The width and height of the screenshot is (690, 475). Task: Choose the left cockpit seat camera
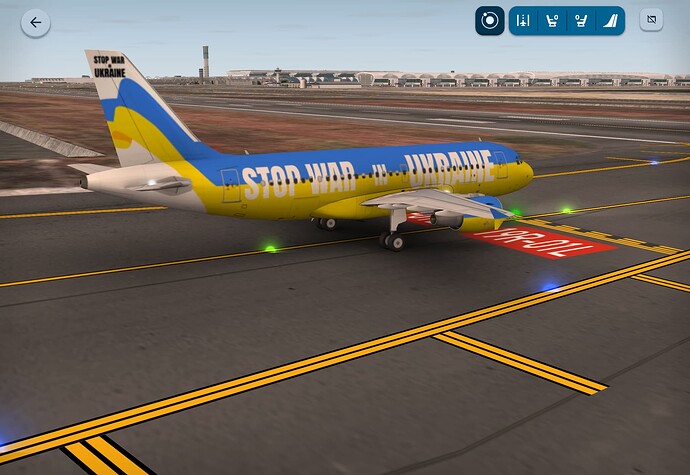[550, 20]
